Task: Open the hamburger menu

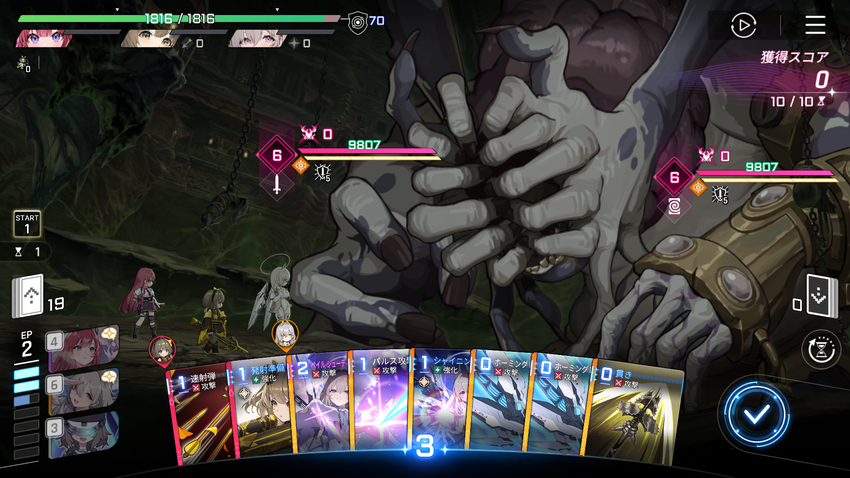Action: coord(815,25)
